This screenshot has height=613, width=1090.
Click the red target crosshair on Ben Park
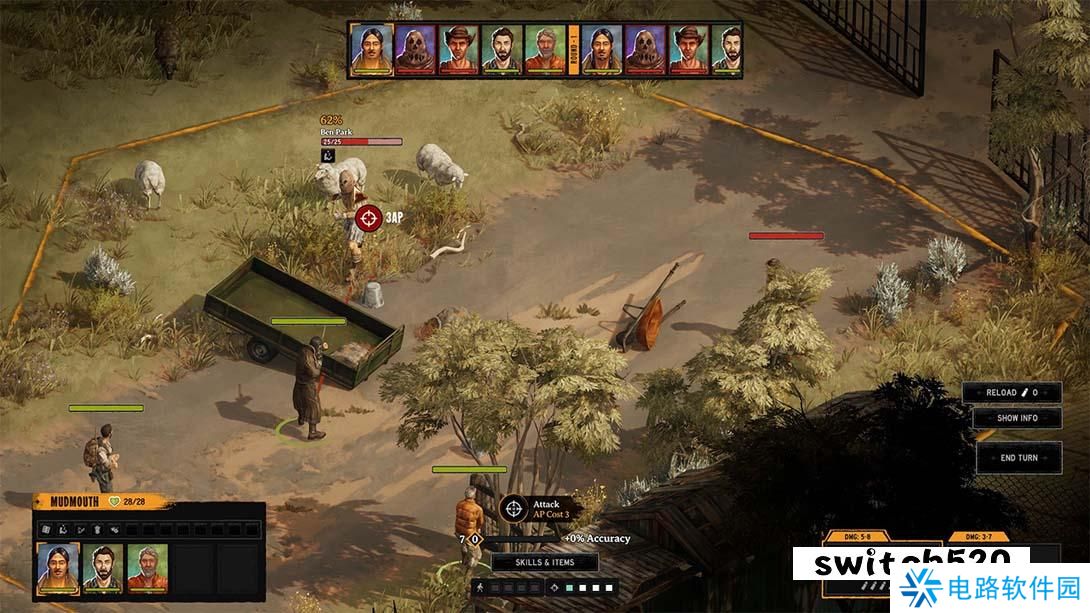pyautogui.click(x=369, y=216)
